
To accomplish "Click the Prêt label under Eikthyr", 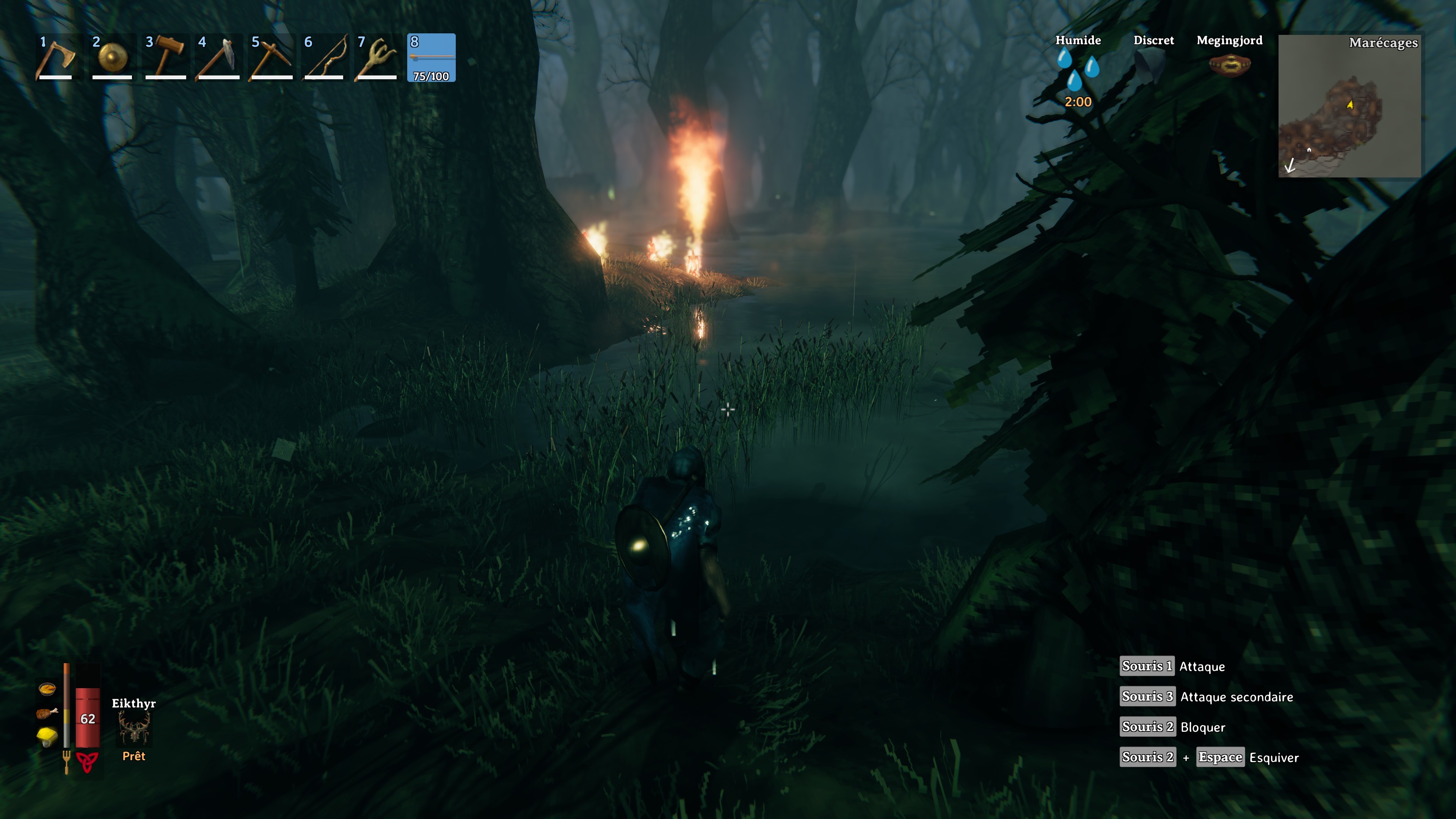I will coord(134,756).
